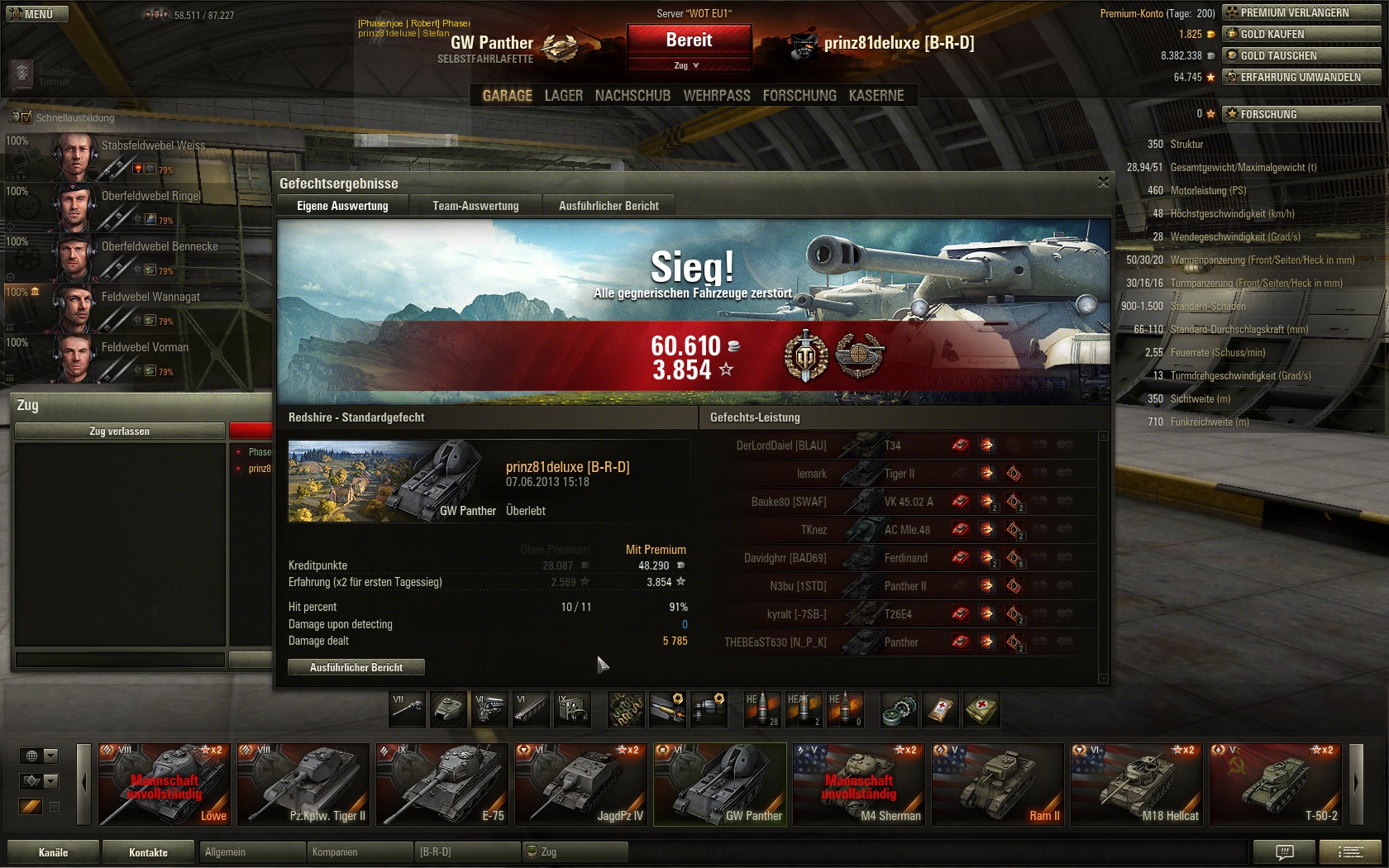Open the Kanäle chat channels
This screenshot has width=1389, height=868.
[x=54, y=852]
